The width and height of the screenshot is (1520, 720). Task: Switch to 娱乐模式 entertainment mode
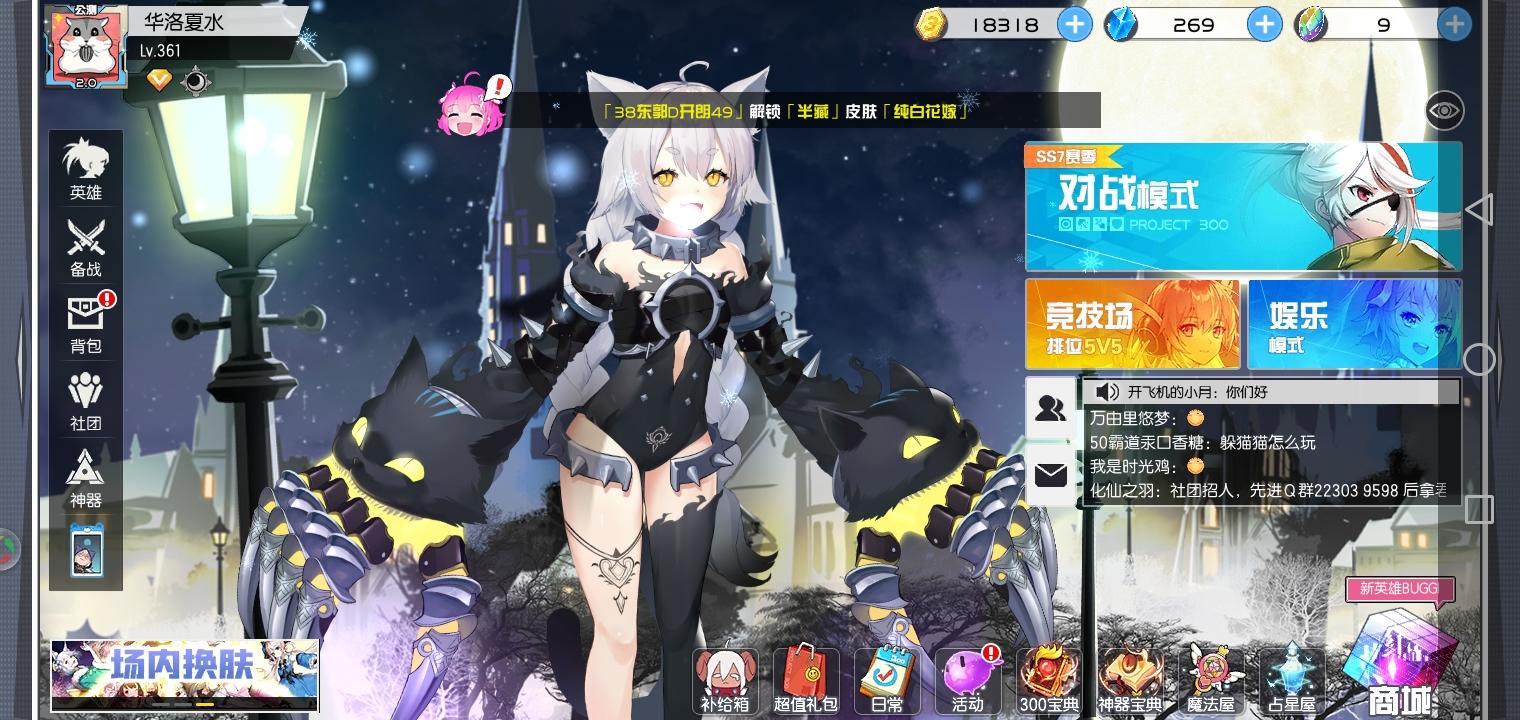pyautogui.click(x=1355, y=323)
